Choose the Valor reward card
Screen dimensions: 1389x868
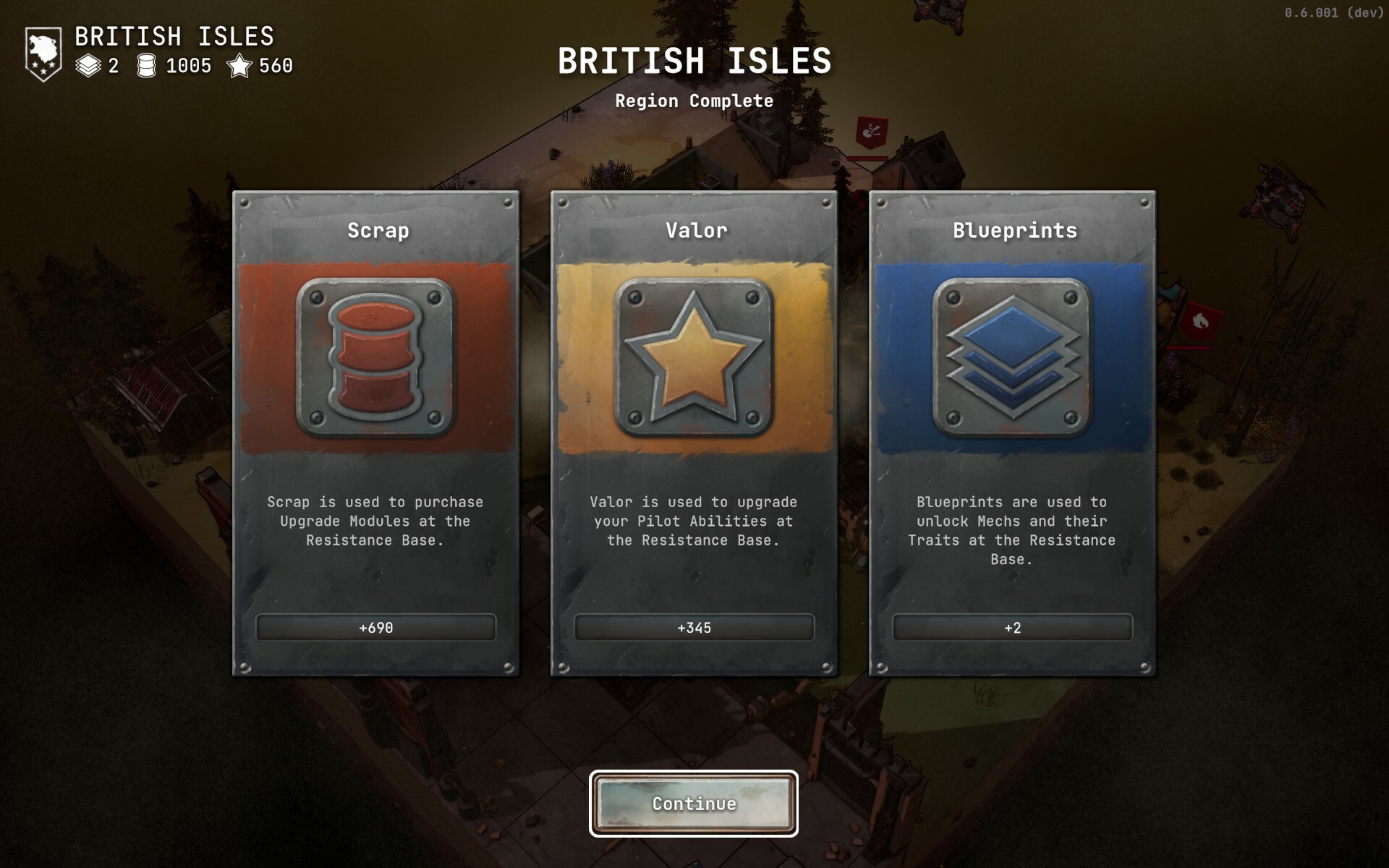[x=694, y=433]
